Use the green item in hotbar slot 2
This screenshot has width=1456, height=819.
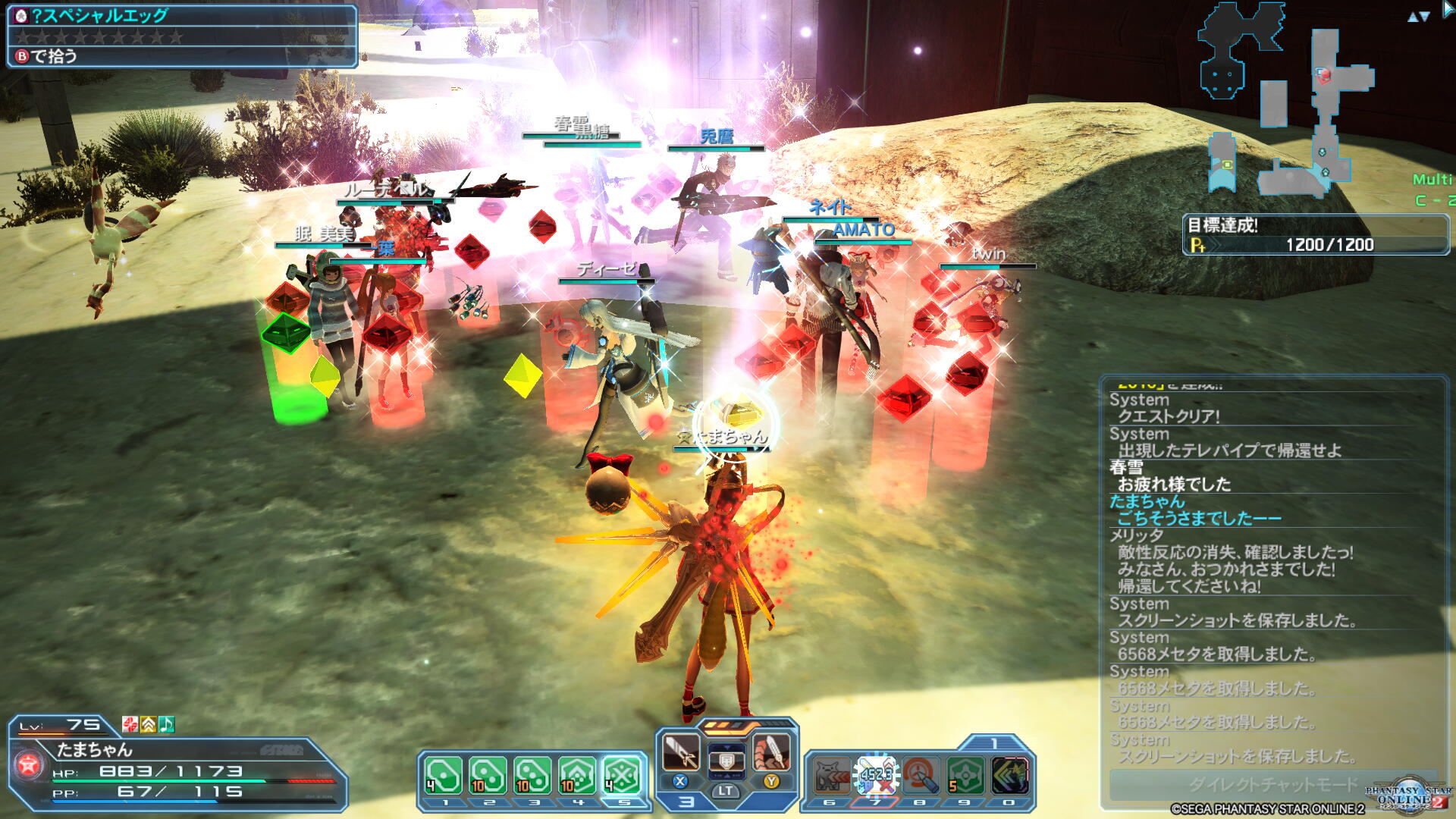point(488,775)
